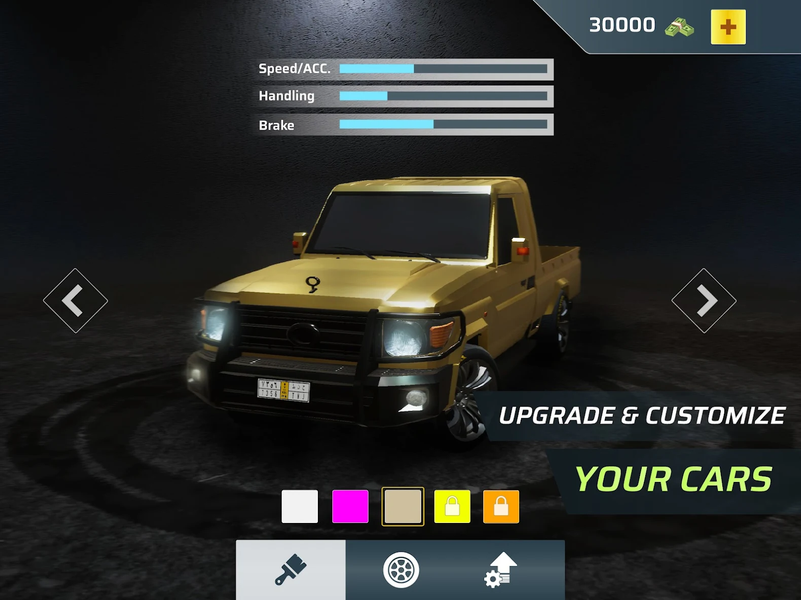801x600 pixels.
Task: Choose the white paint color swatch
Action: pyautogui.click(x=300, y=506)
